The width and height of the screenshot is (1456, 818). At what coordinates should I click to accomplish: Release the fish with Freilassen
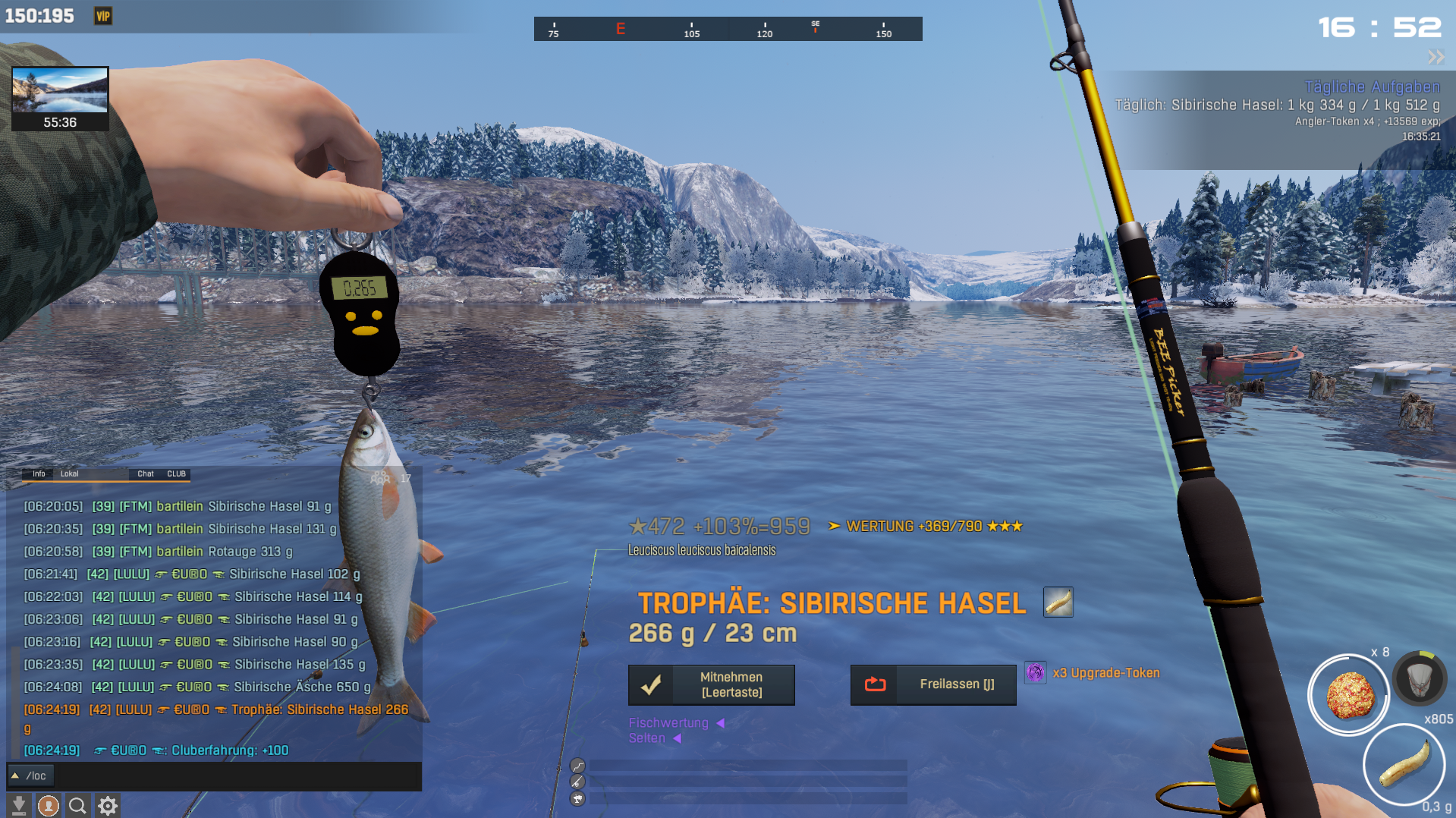pos(933,684)
